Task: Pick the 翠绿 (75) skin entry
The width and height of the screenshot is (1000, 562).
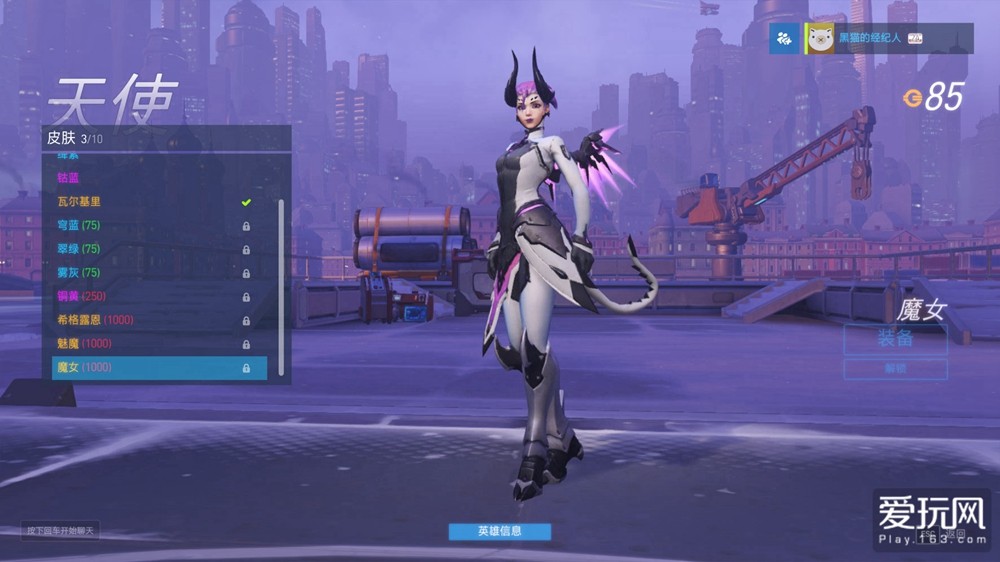Action: tap(150, 249)
